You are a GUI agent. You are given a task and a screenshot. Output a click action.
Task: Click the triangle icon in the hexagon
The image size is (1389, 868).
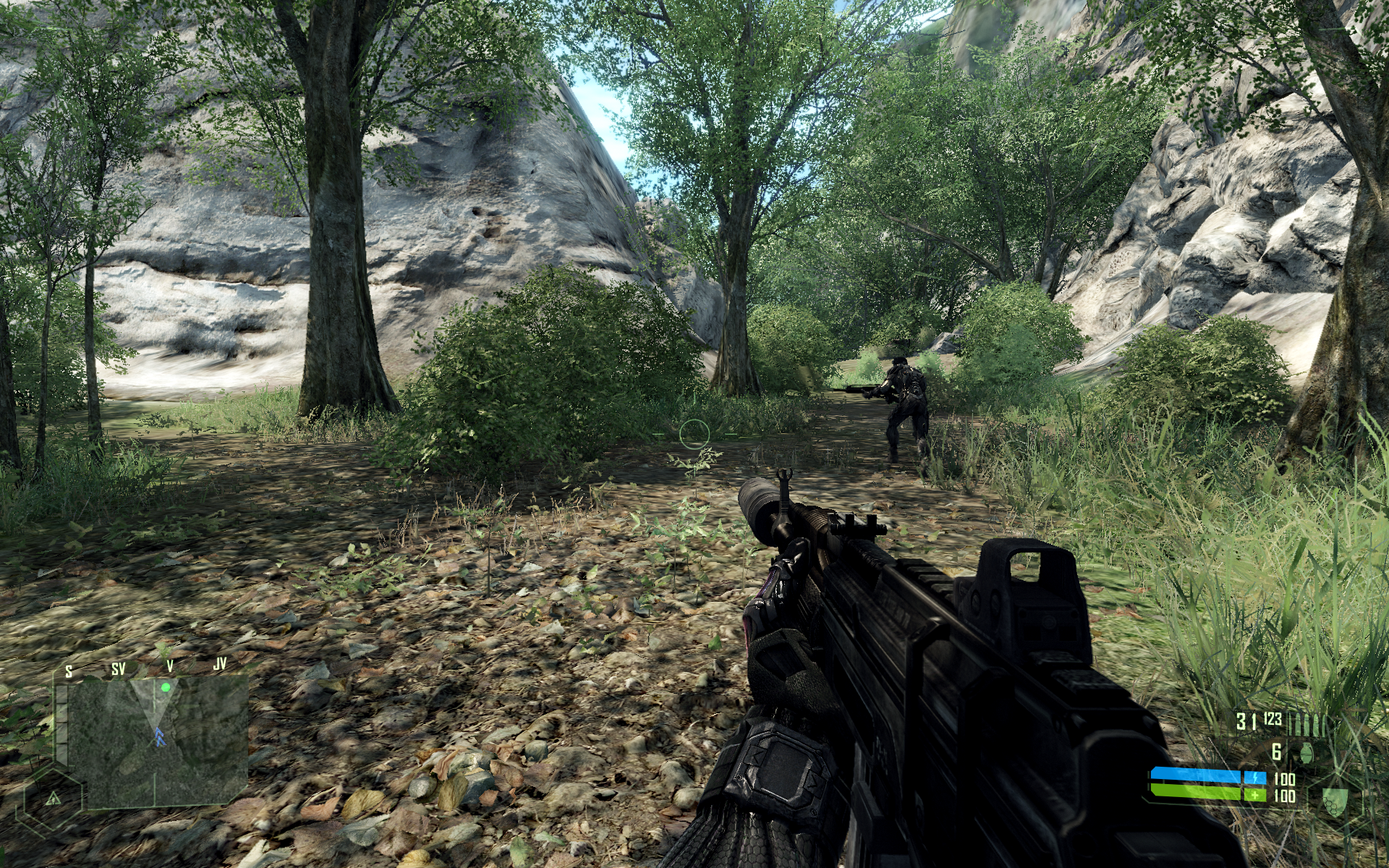pos(53,799)
